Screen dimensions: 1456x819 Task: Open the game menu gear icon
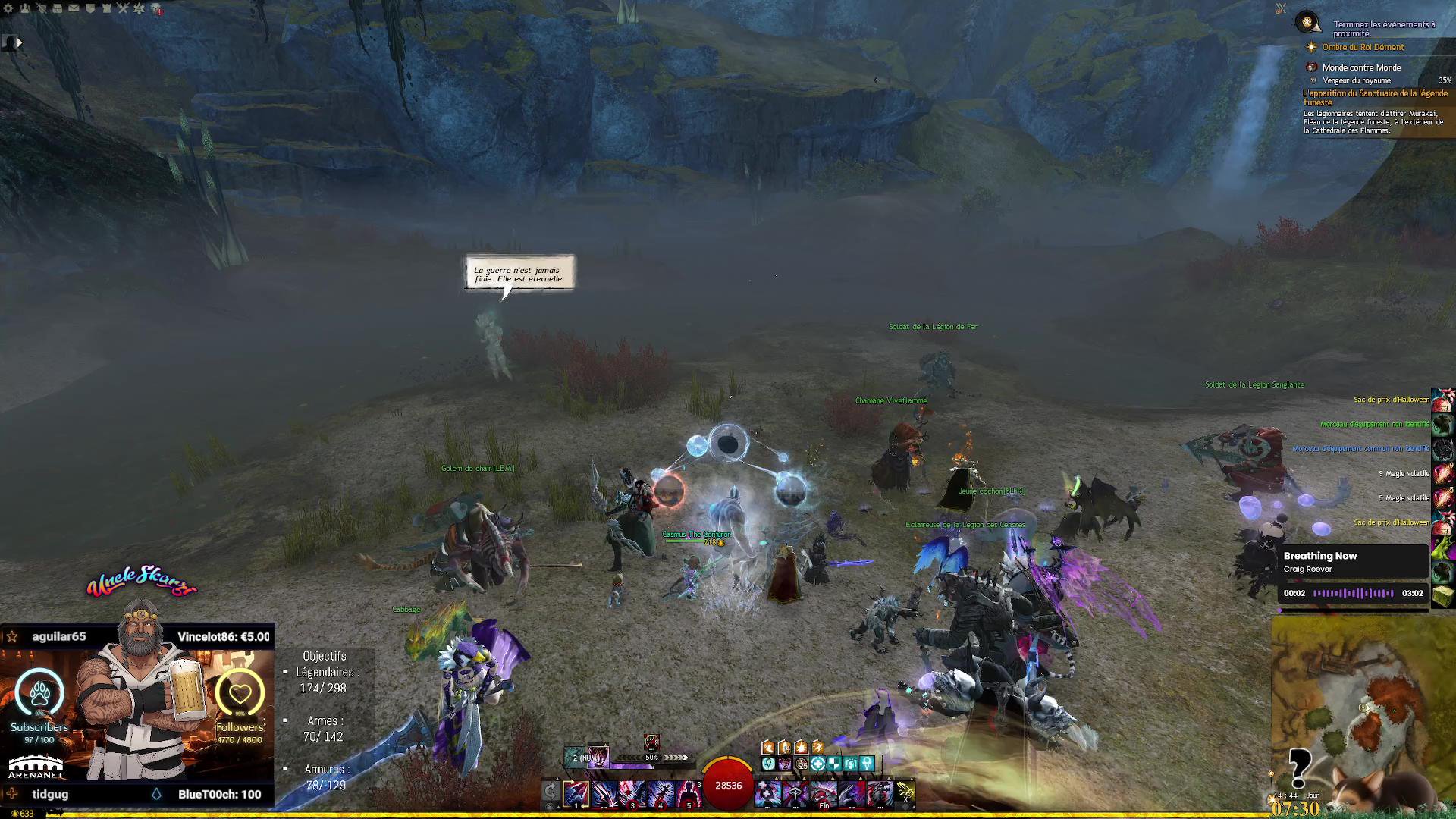coord(8,8)
